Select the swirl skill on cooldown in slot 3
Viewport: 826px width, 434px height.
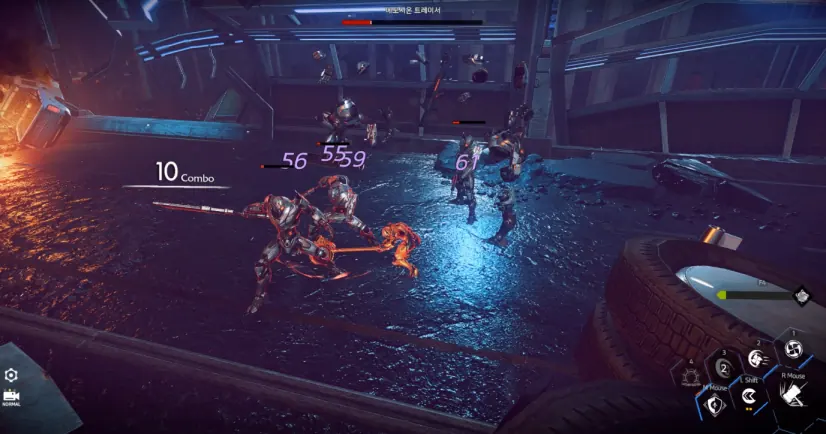tap(723, 368)
